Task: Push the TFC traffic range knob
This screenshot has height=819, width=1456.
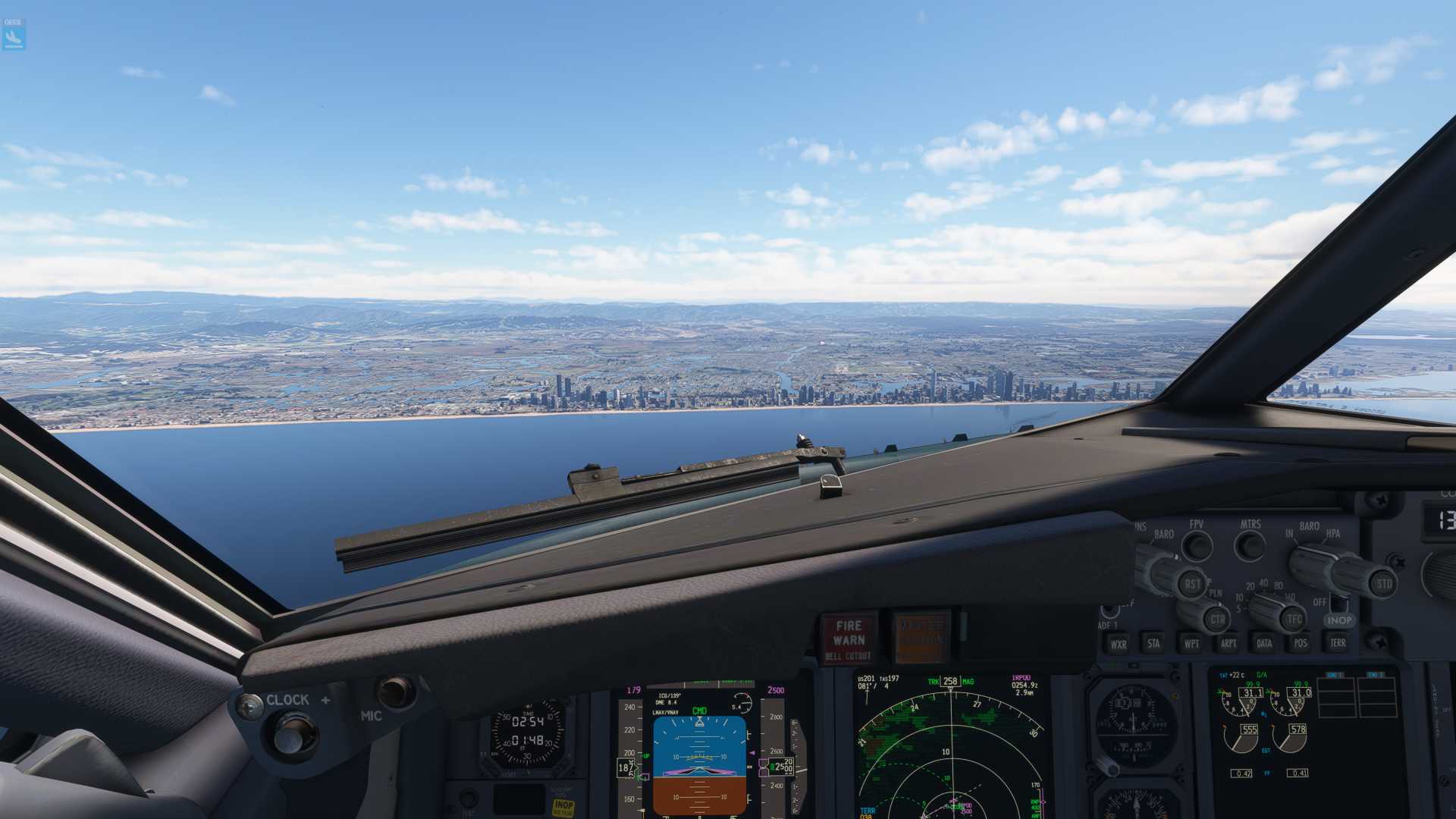Action: coord(1293,618)
